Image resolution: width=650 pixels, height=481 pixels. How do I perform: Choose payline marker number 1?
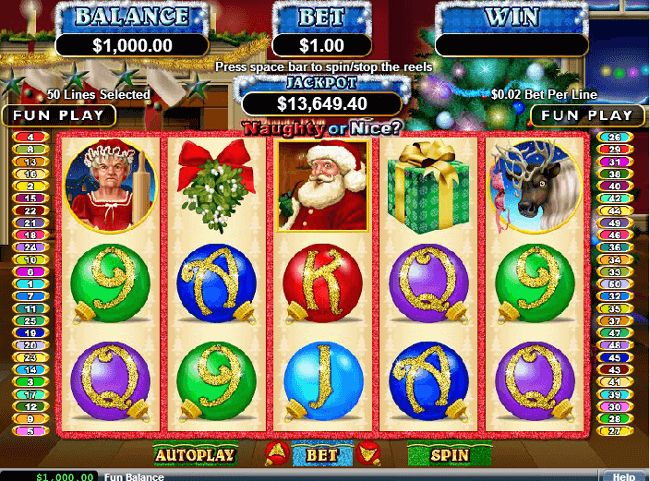31,284
